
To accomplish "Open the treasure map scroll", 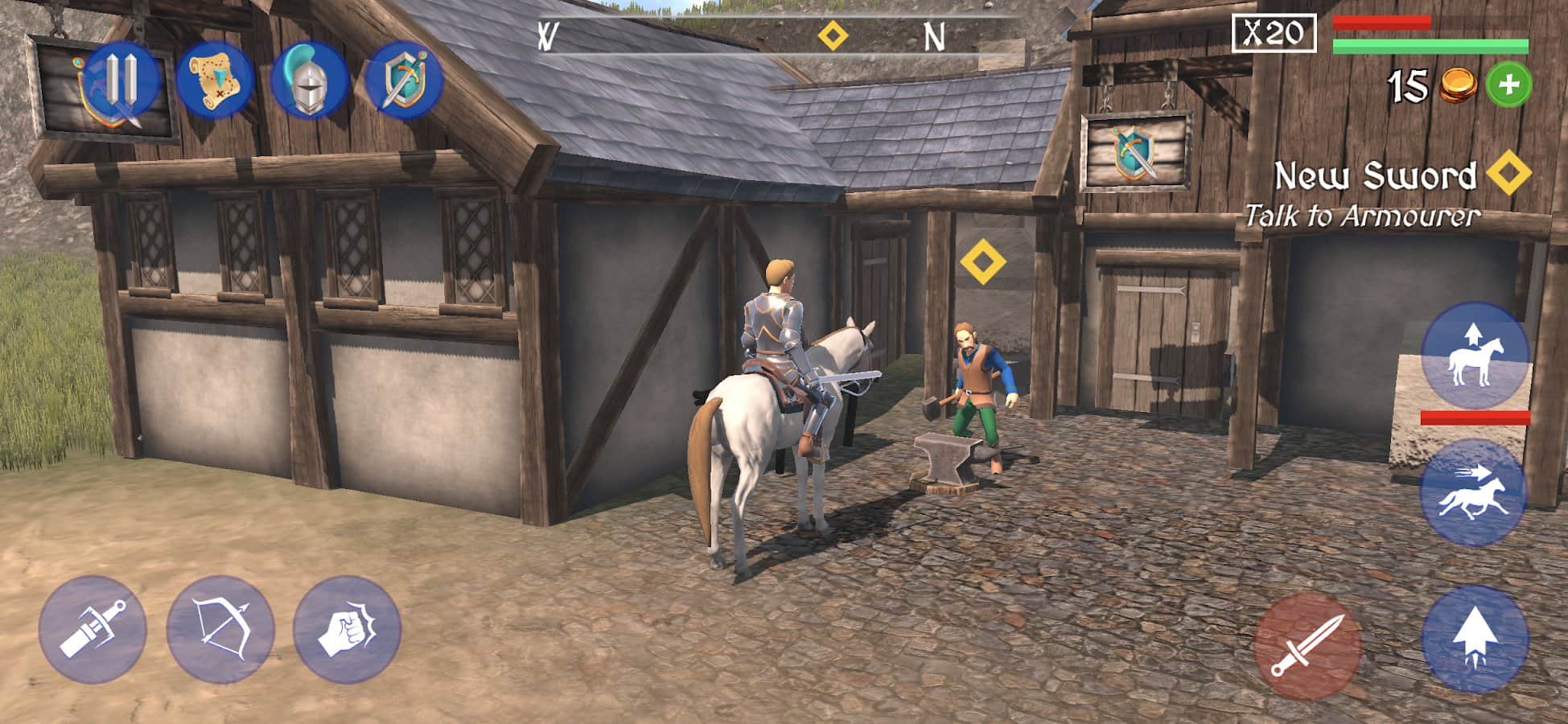I will 215,80.
